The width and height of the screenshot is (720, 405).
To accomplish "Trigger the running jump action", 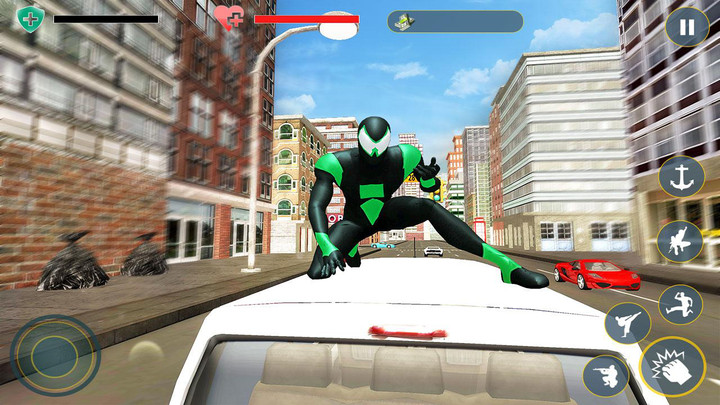I will point(681,304).
